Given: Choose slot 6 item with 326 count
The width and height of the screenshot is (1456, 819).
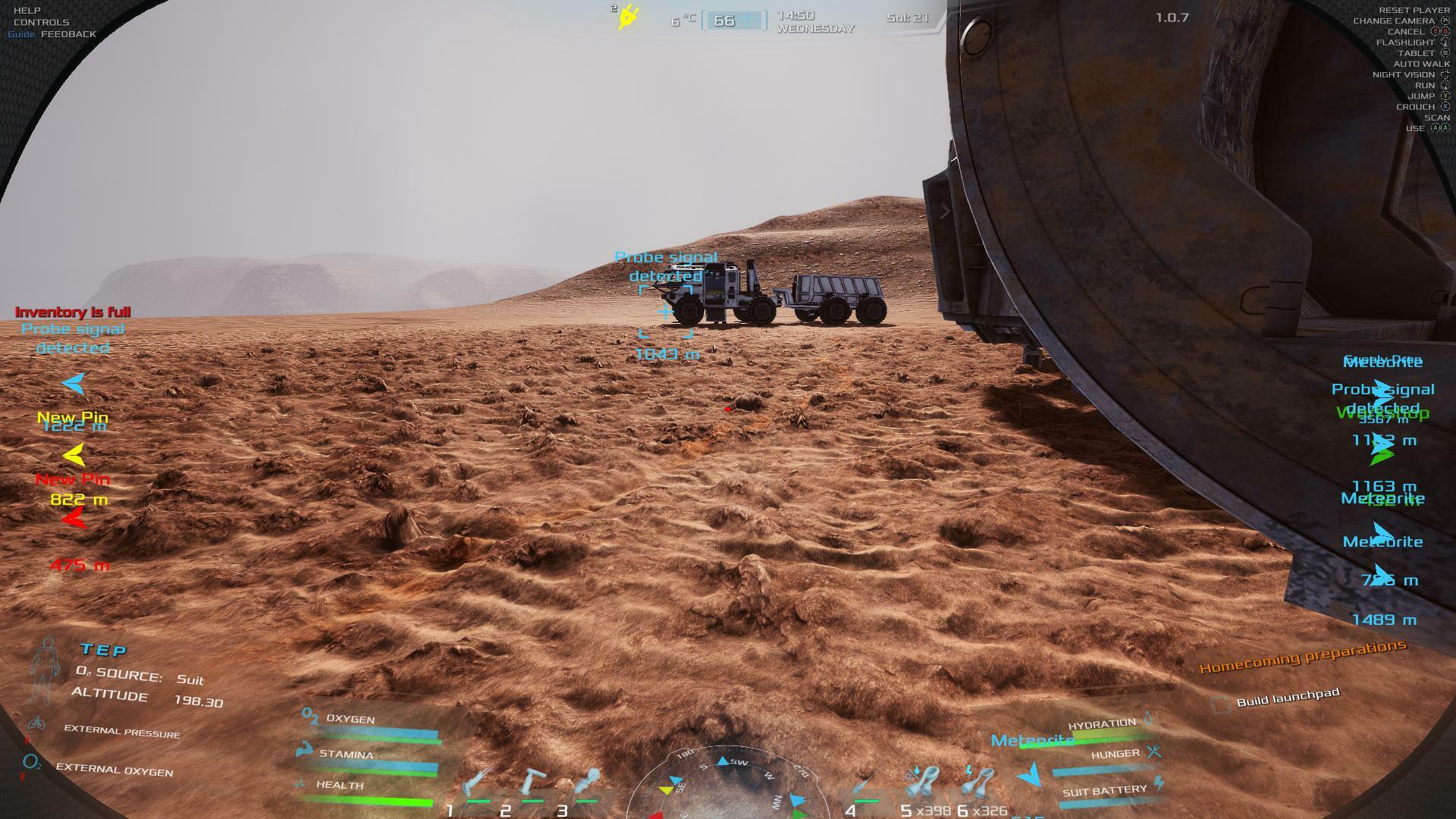Looking at the screenshot, I should pyautogui.click(x=978, y=785).
